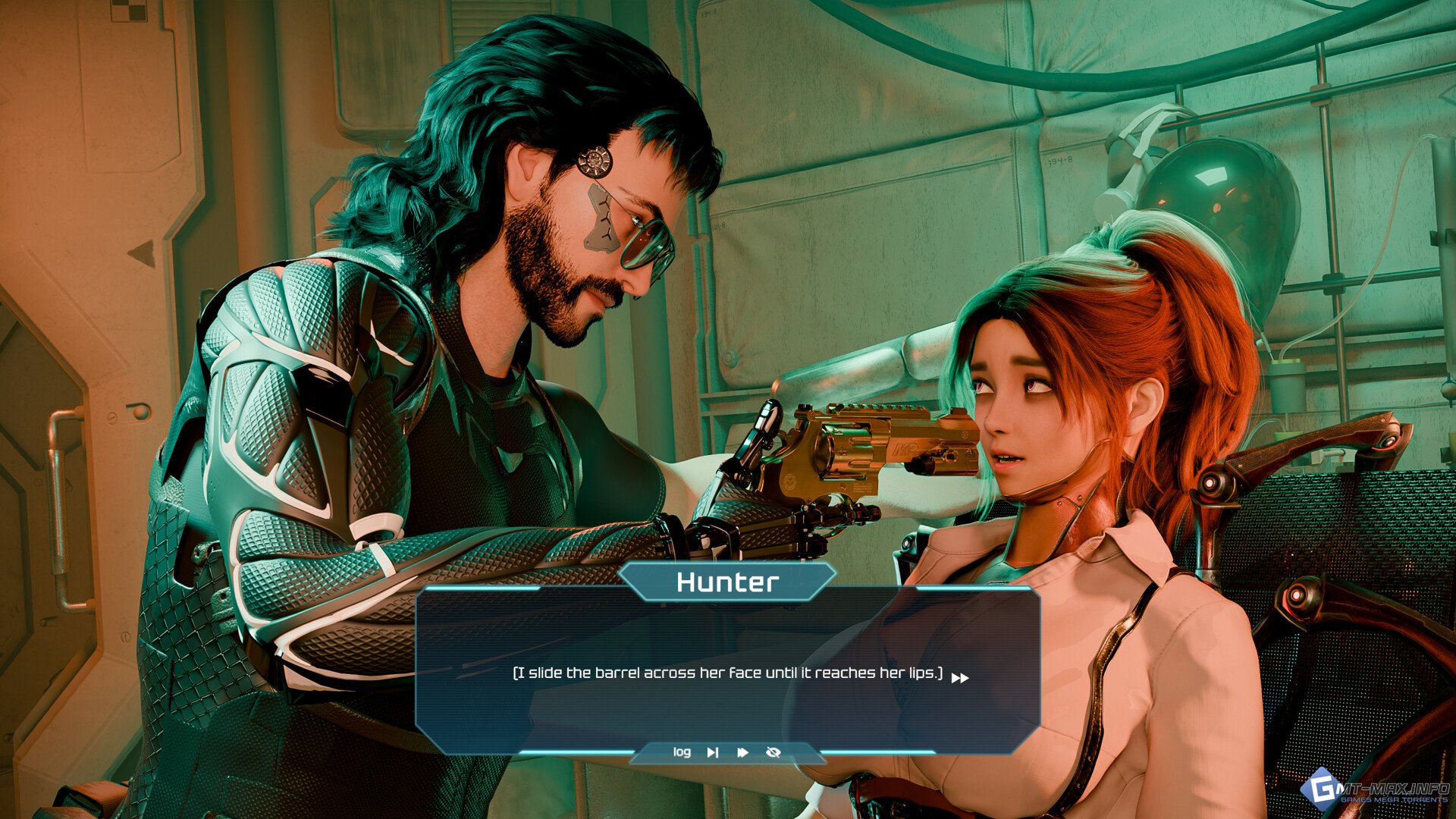Click the skip-to-next icon in dialogue toolbar
This screenshot has height=819, width=1456.
(x=713, y=752)
